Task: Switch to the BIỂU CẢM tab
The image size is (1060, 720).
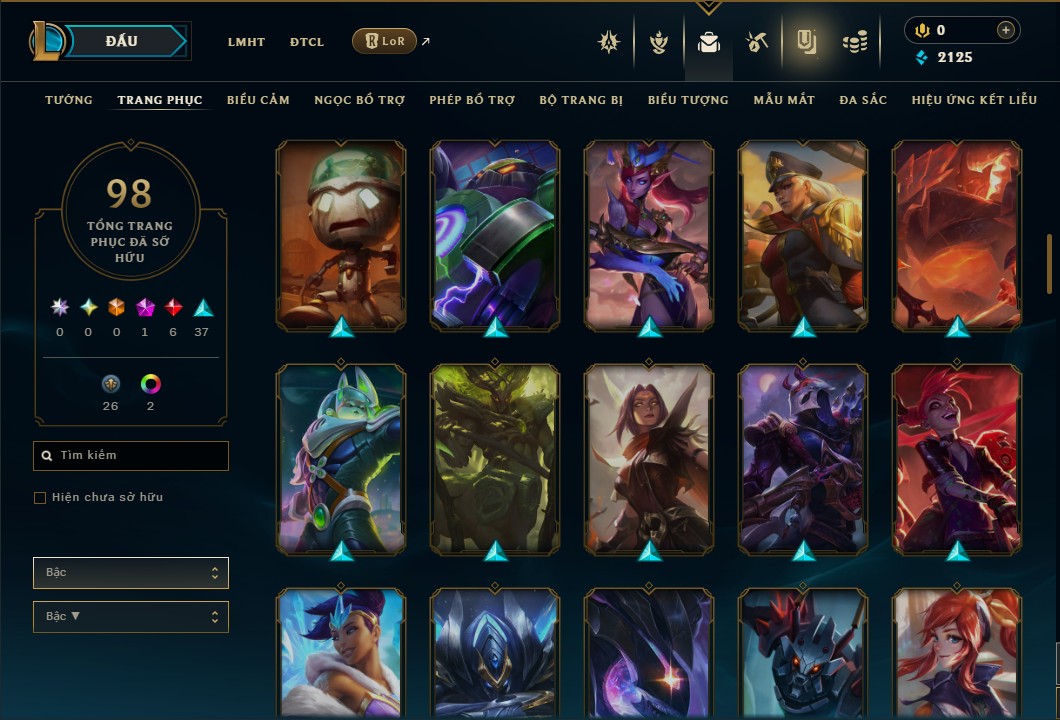Action: (258, 100)
